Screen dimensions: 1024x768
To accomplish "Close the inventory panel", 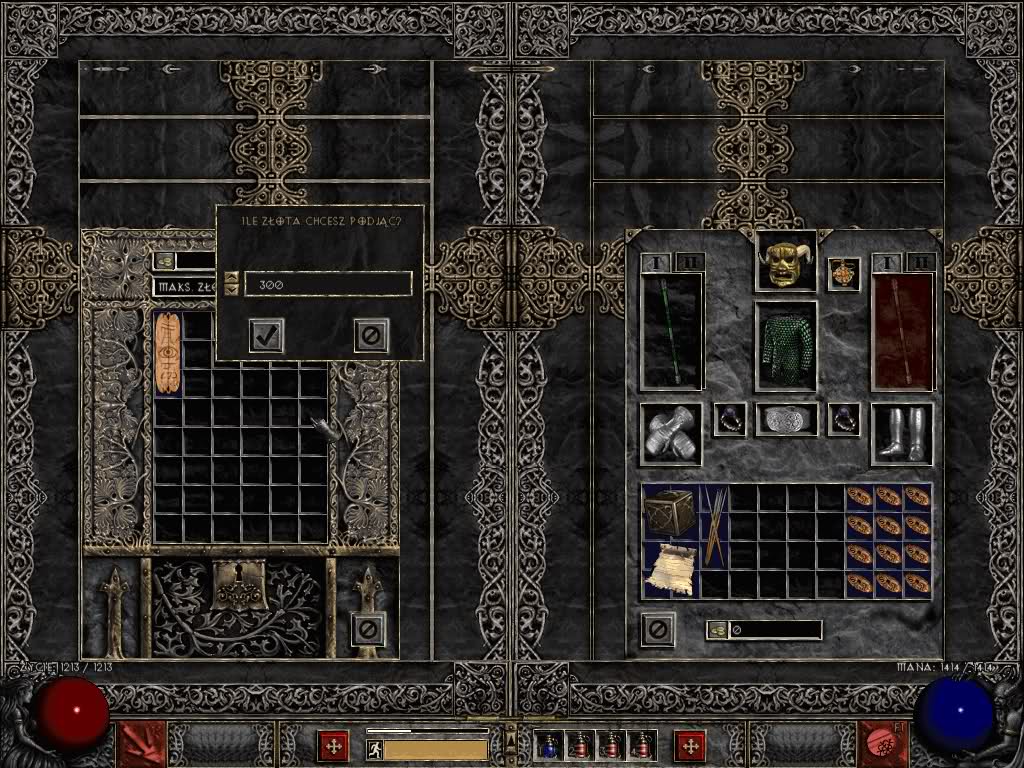I will click(x=657, y=629).
